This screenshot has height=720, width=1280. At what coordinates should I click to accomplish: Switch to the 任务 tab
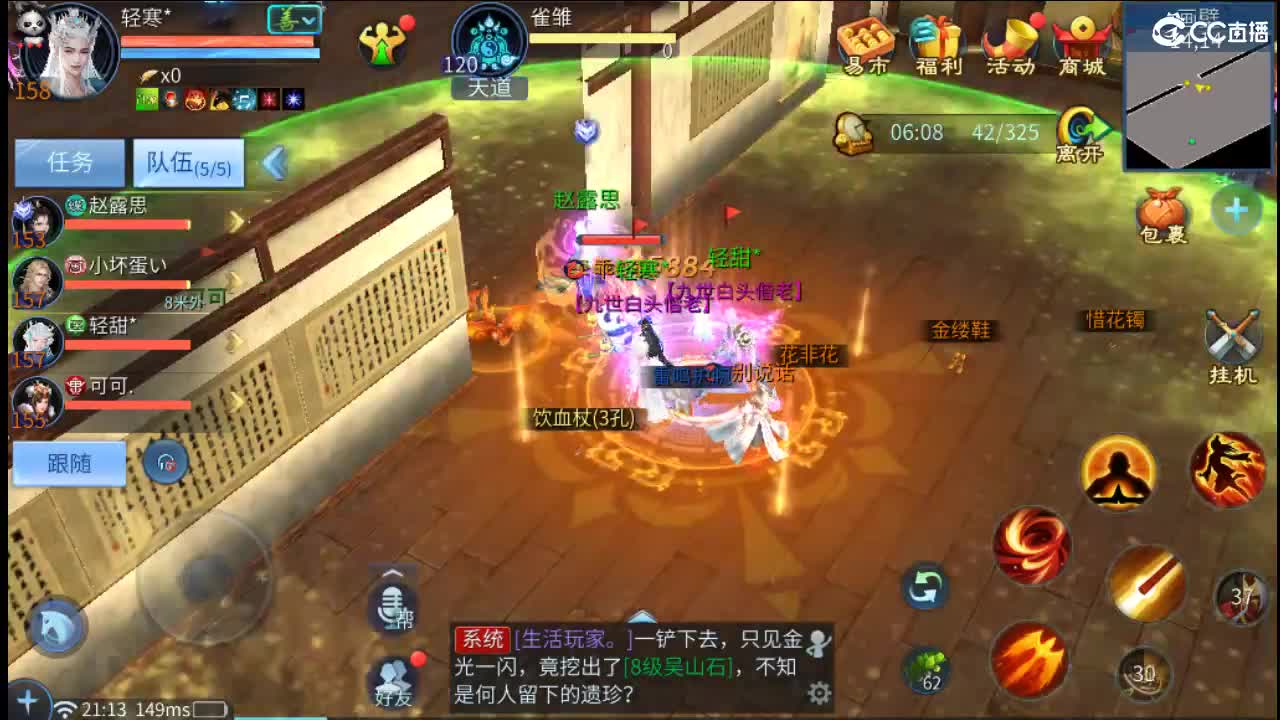point(69,162)
